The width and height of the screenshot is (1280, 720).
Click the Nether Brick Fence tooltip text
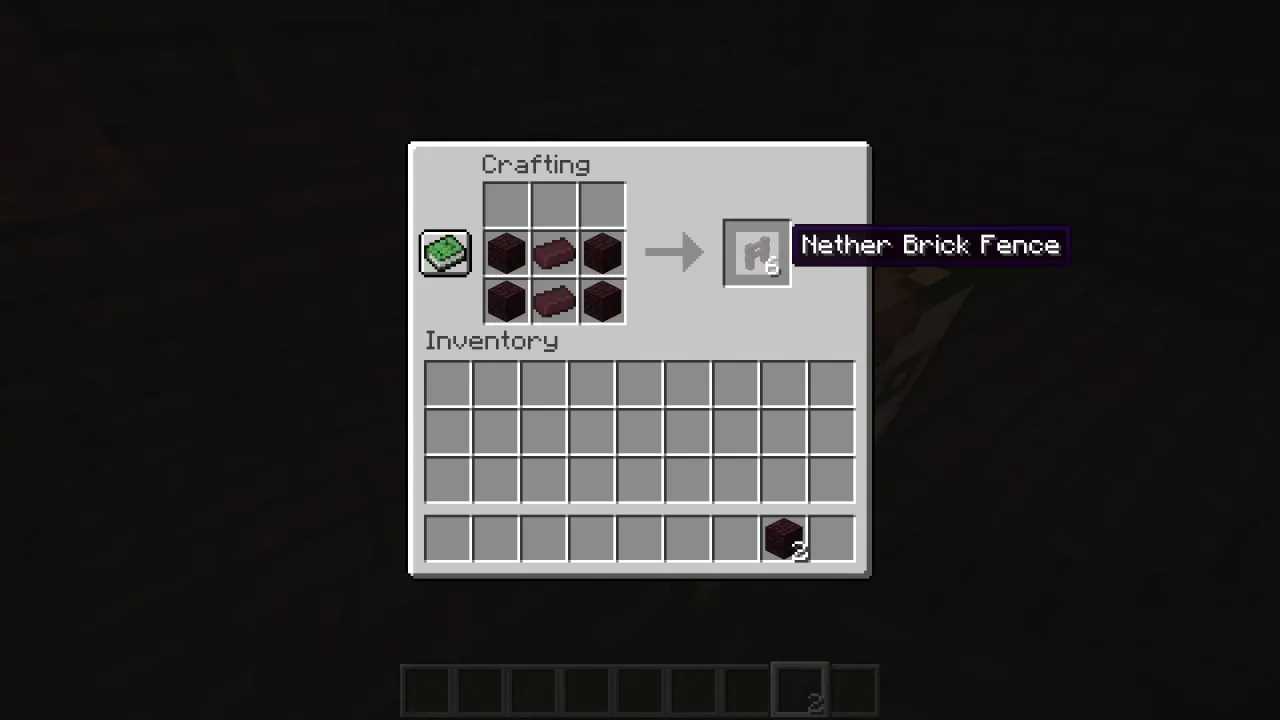click(930, 245)
